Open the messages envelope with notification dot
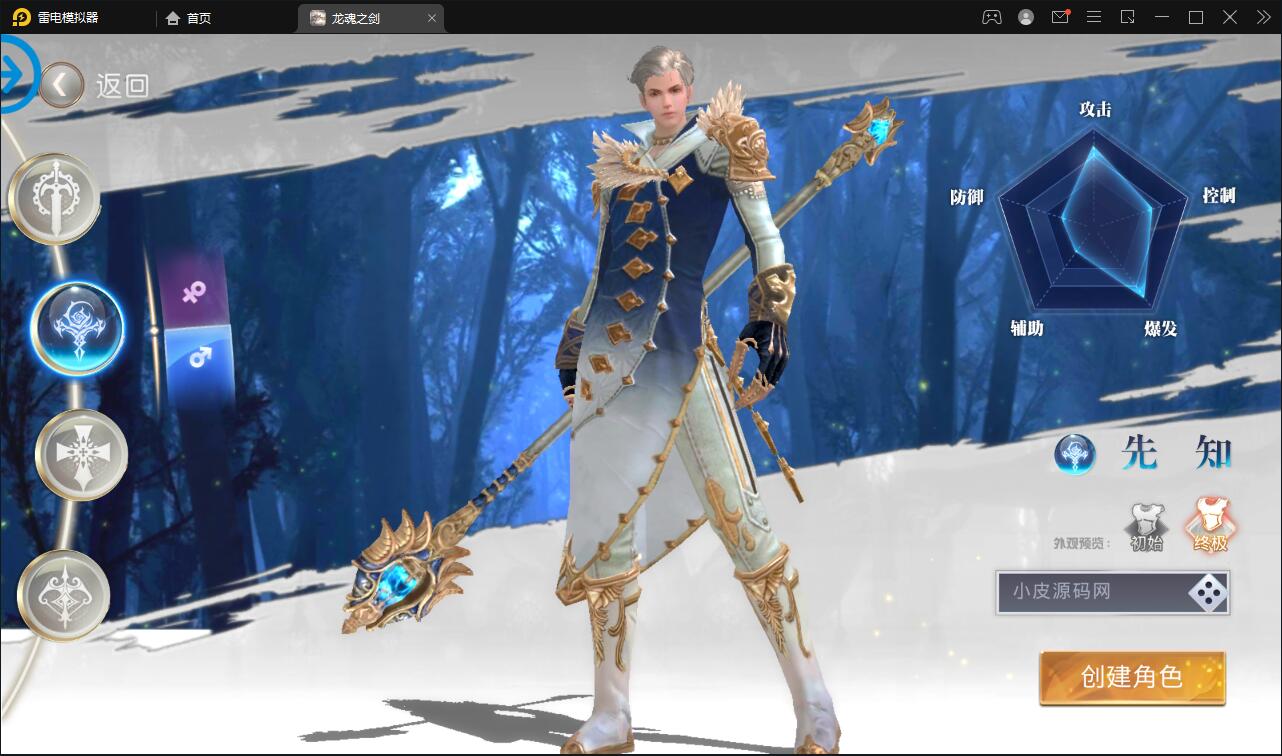Screen dimensions: 1282x756 [1060, 17]
